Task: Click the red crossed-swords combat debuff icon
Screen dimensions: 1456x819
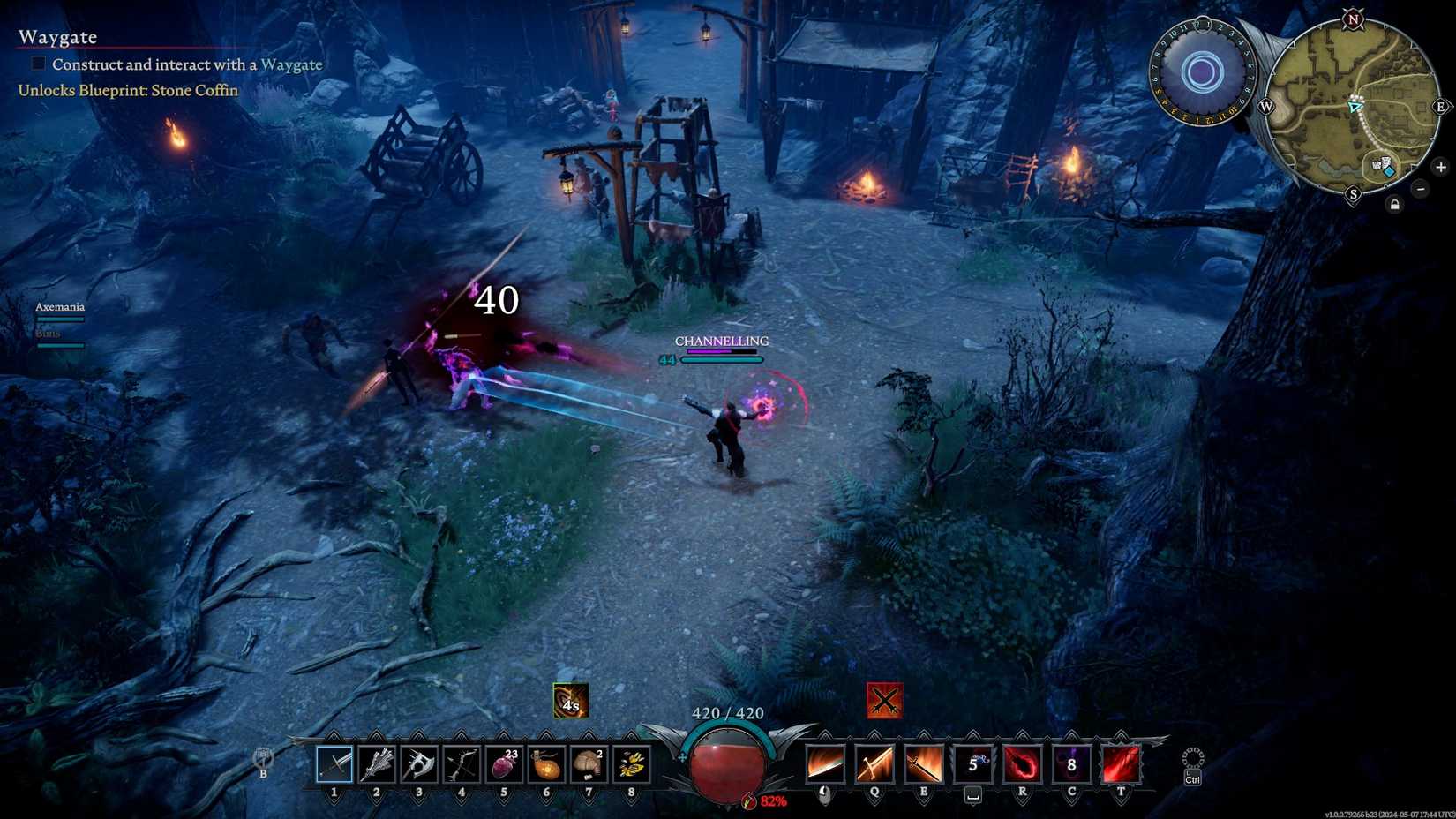Action: tap(885, 702)
